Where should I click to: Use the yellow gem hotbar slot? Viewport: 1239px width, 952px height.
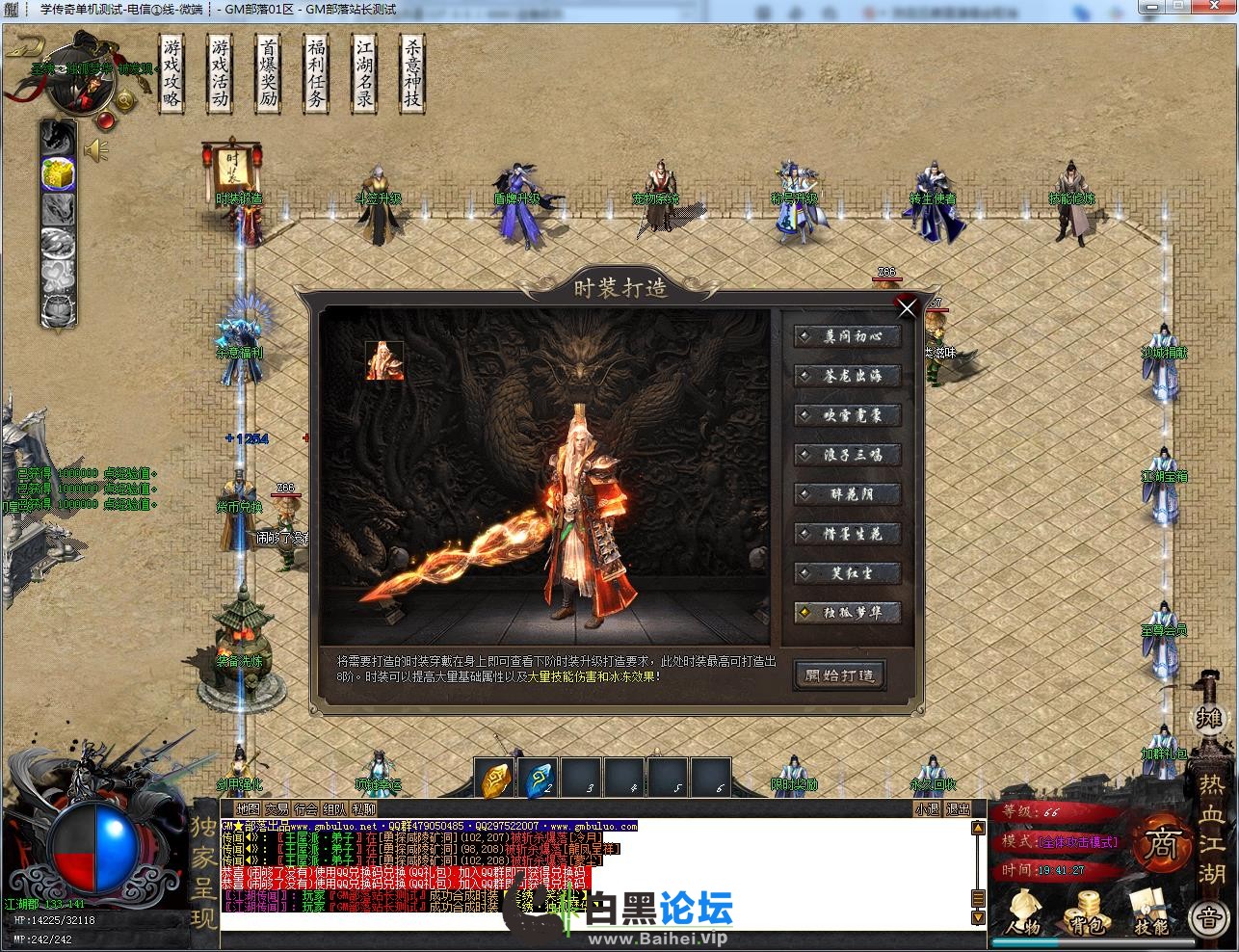point(495,778)
